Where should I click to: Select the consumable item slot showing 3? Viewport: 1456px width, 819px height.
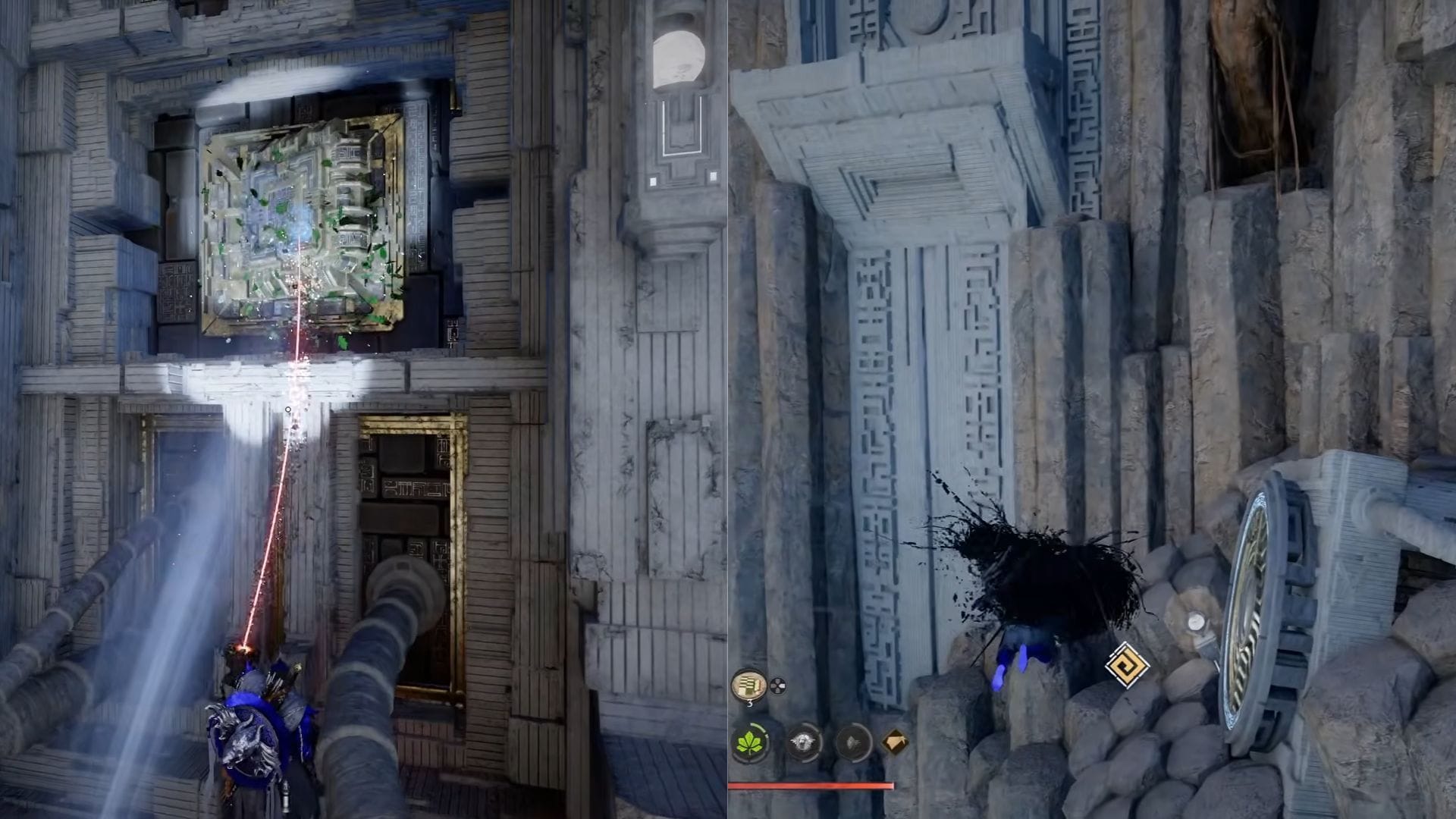click(748, 685)
